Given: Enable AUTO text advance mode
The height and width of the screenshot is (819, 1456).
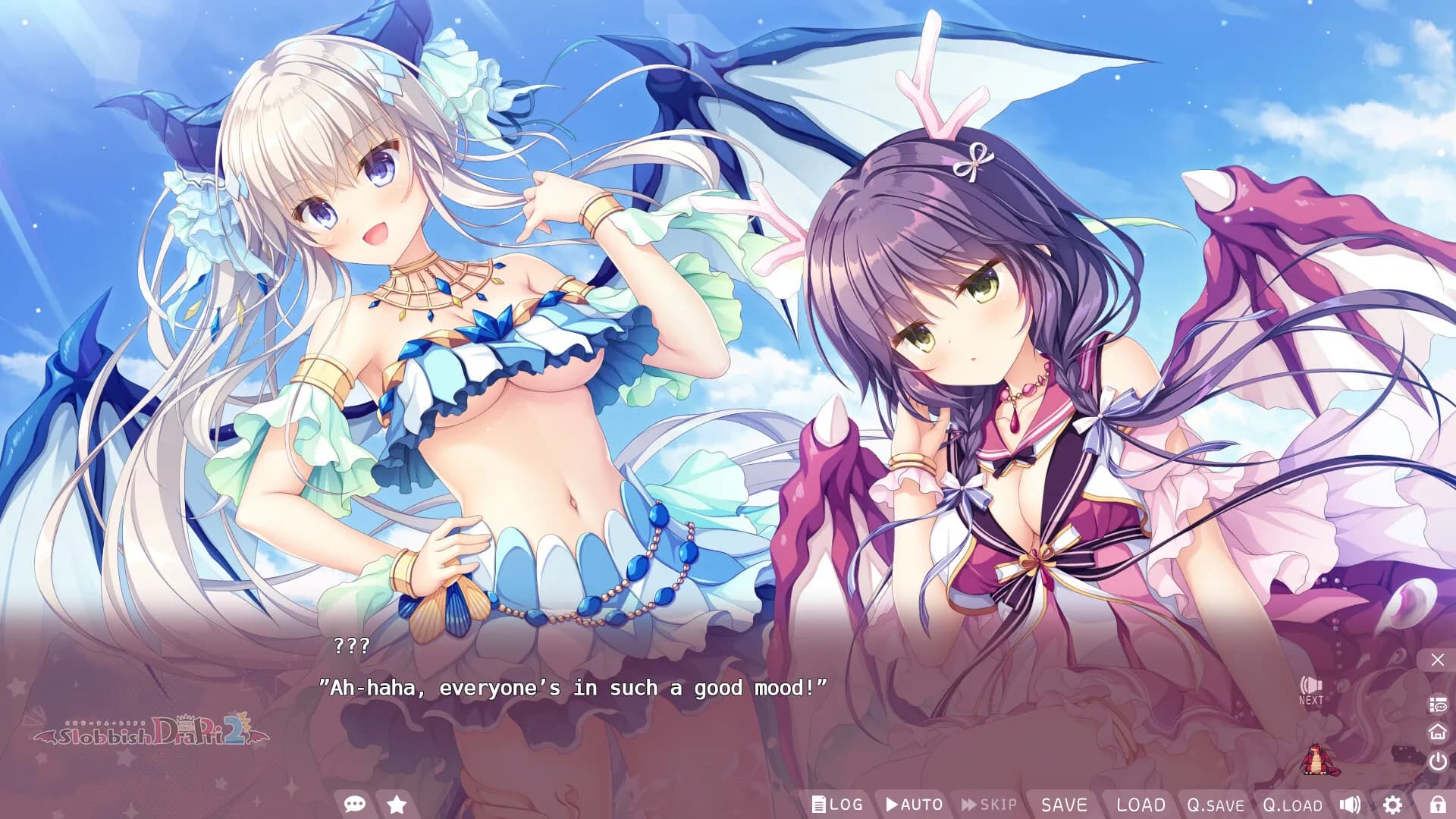Looking at the screenshot, I should [x=914, y=804].
